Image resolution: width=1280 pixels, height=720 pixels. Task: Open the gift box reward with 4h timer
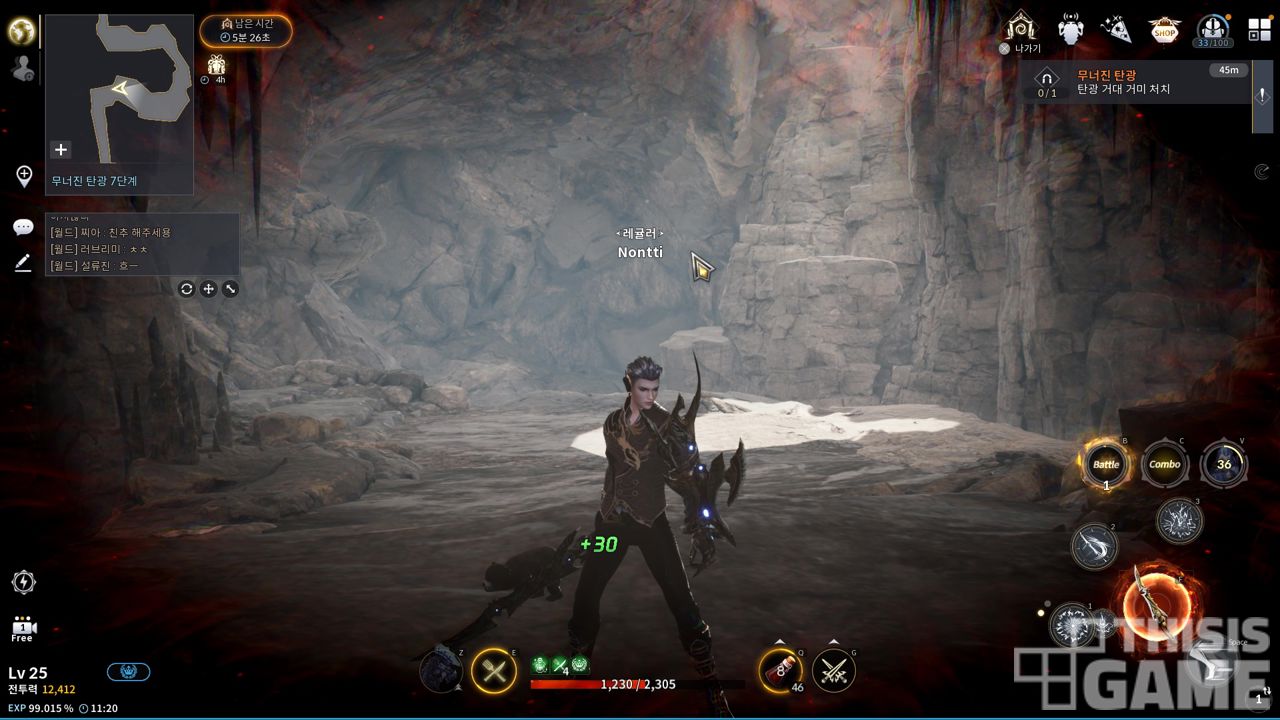(216, 67)
